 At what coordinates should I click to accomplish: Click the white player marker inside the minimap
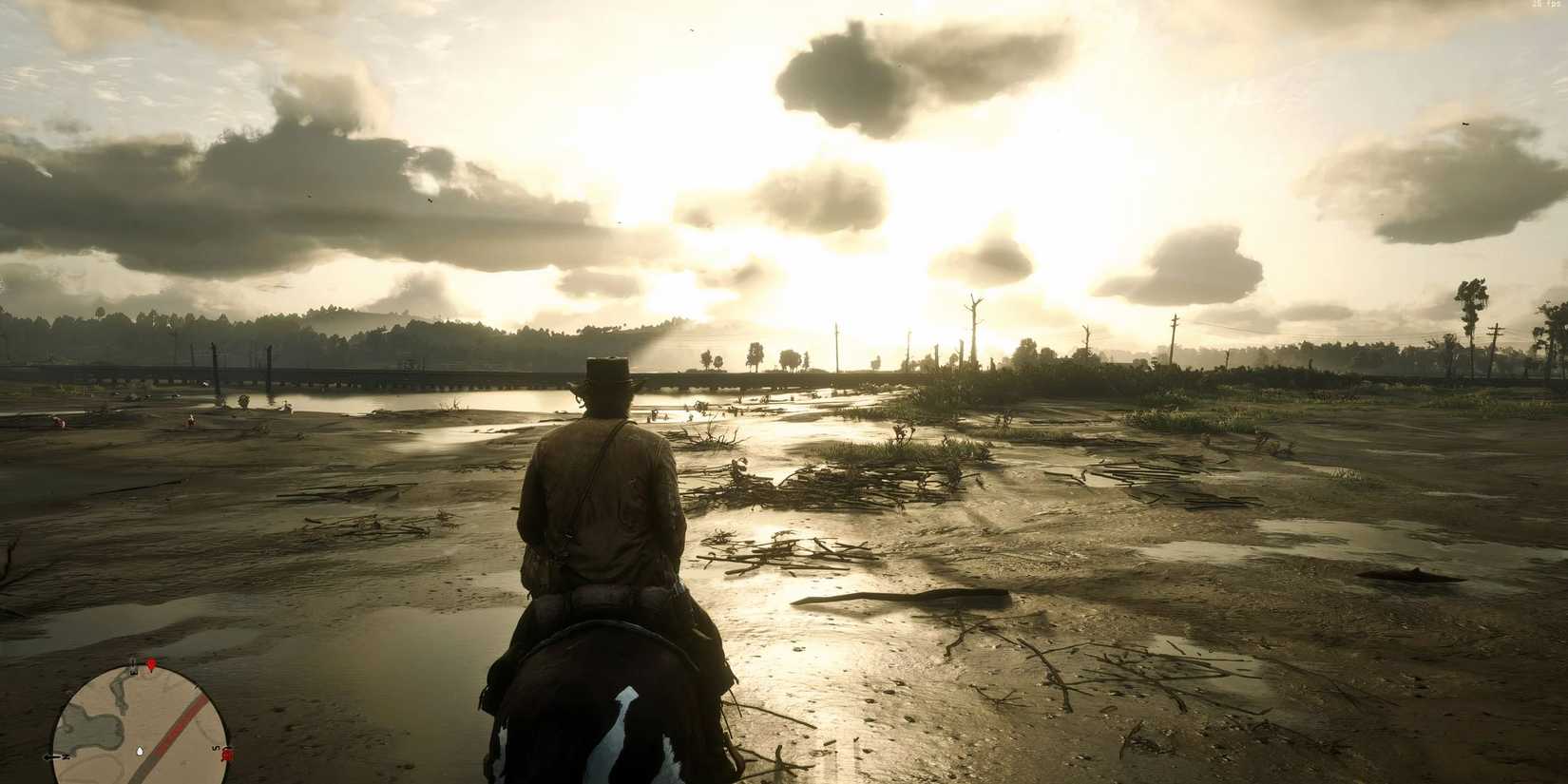[140, 752]
